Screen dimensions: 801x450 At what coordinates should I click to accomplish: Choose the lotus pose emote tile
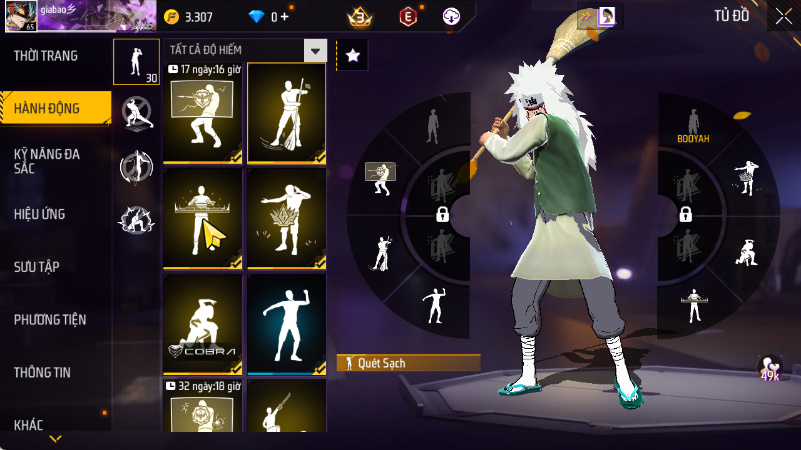tap(286, 218)
